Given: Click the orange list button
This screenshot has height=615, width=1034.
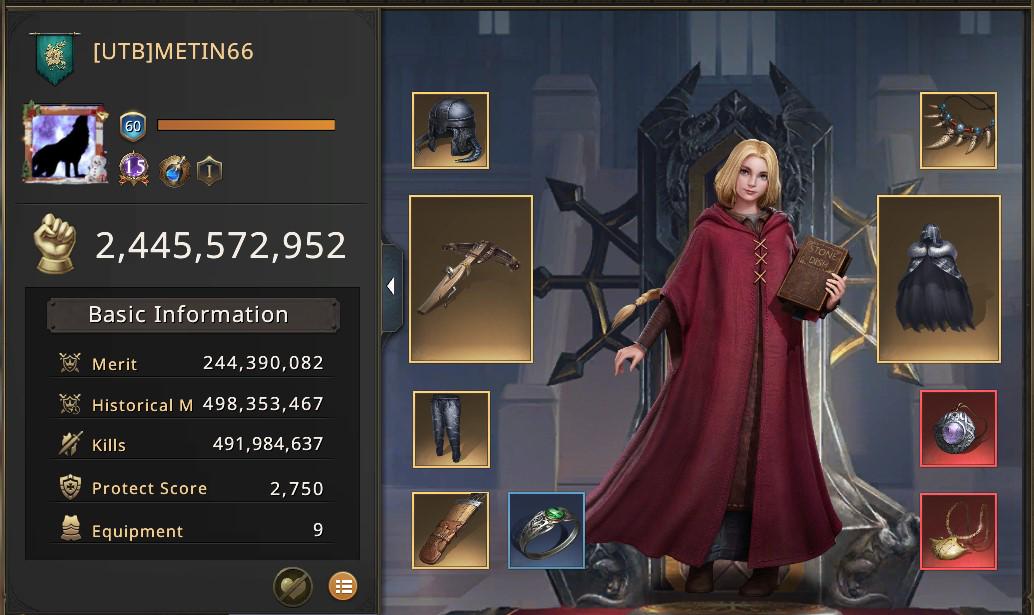Looking at the screenshot, I should [x=342, y=586].
